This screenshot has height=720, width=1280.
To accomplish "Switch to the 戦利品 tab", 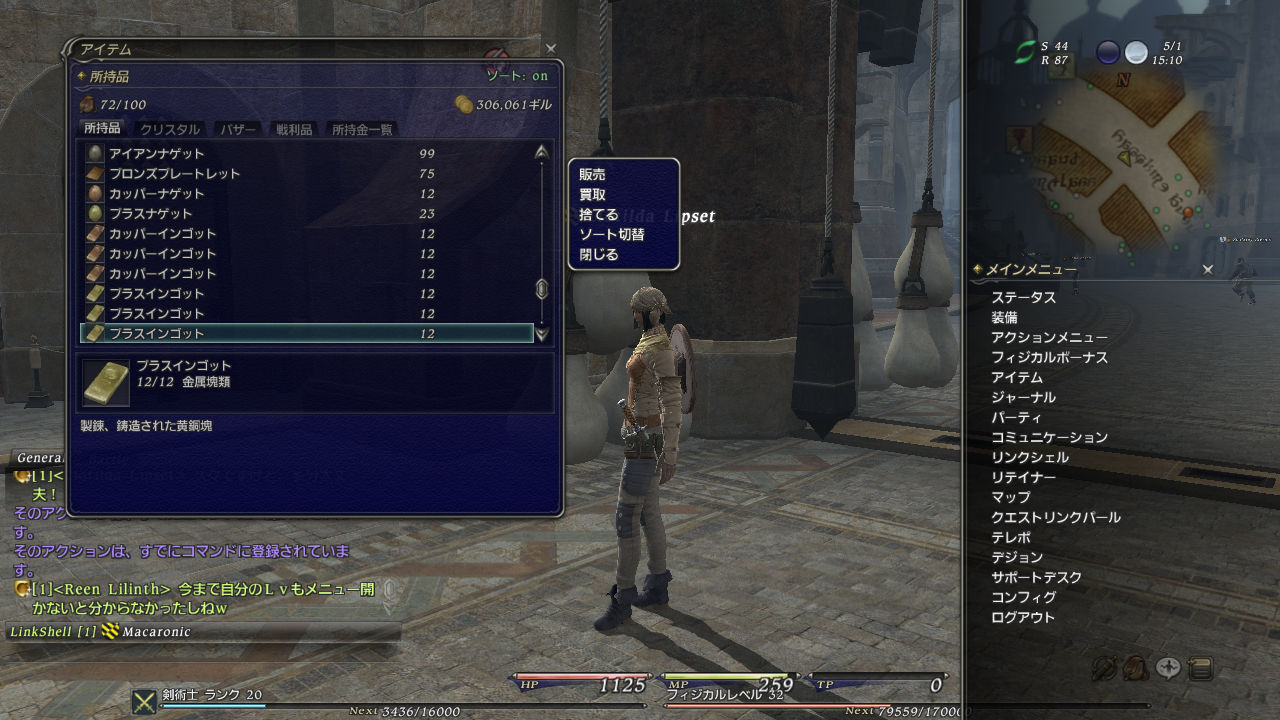I will coord(294,129).
